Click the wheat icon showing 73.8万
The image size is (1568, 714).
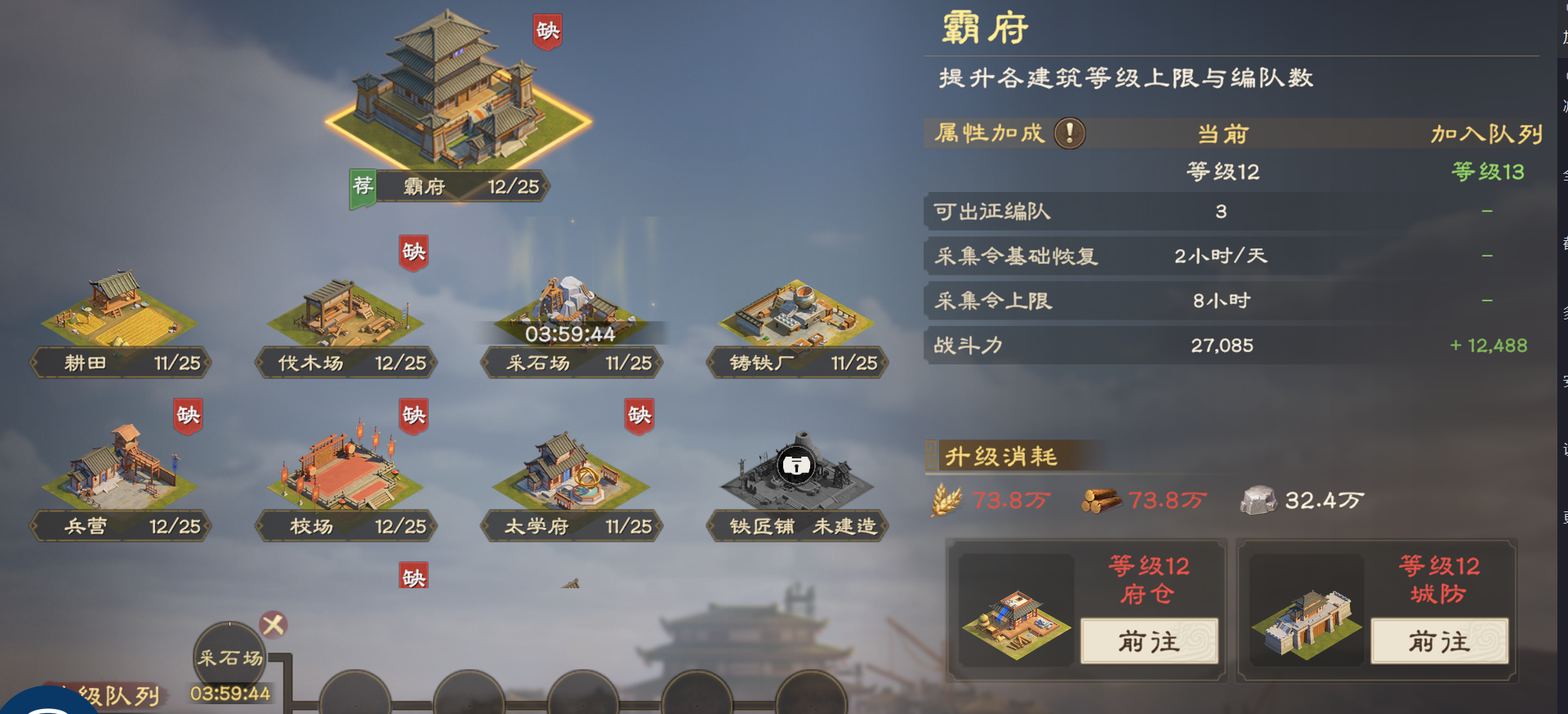tap(947, 499)
